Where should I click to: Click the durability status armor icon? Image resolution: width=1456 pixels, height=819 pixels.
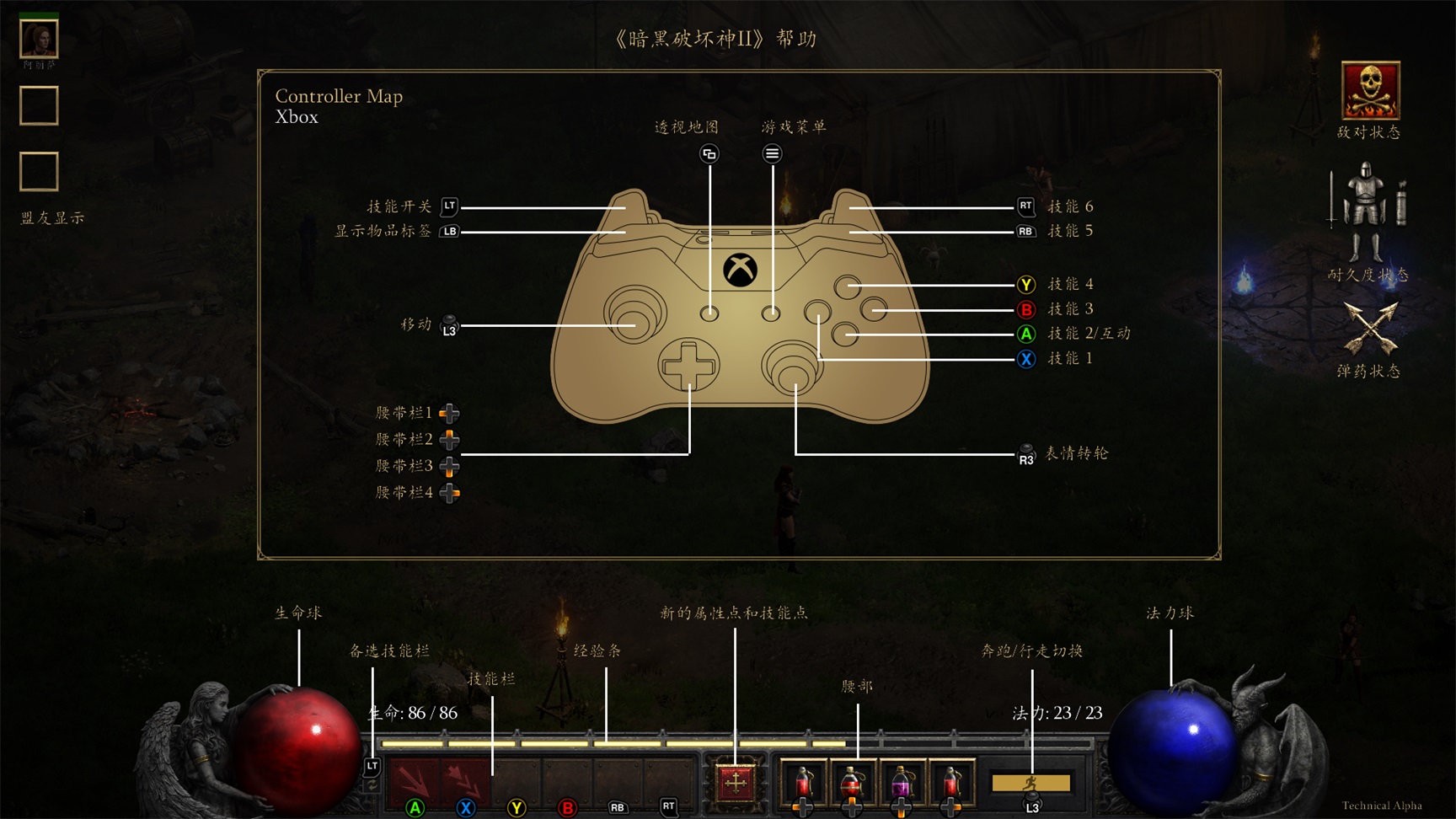1365,211
